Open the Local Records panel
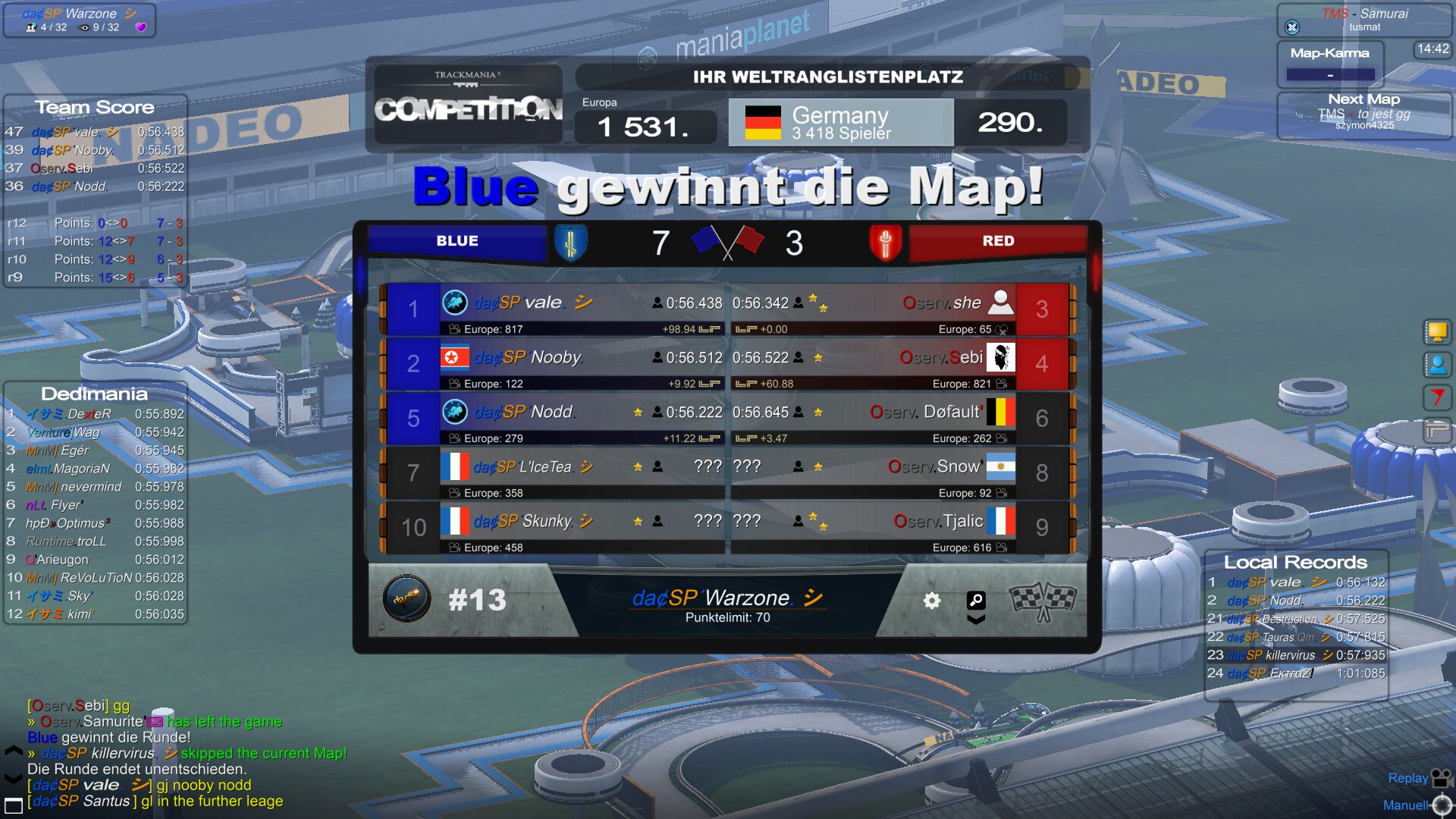The height and width of the screenshot is (819, 1456). tap(1295, 562)
